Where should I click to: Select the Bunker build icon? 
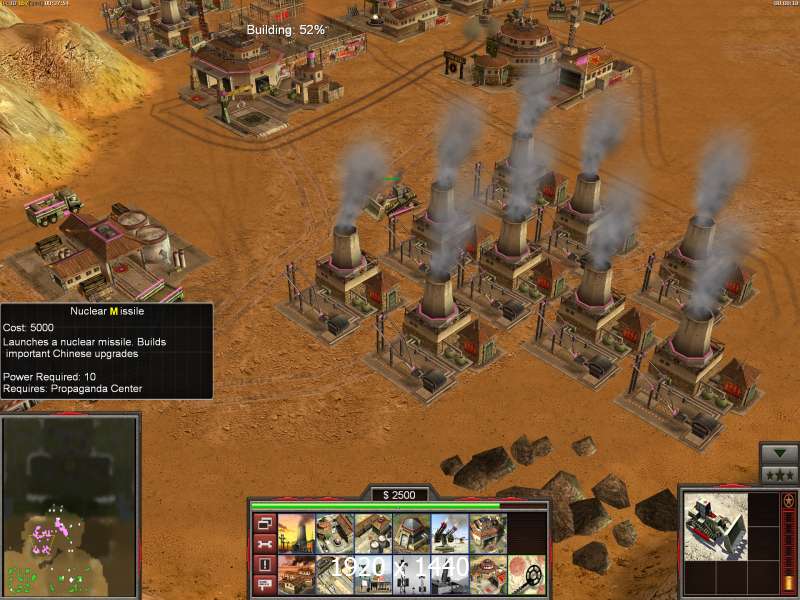pos(410,534)
